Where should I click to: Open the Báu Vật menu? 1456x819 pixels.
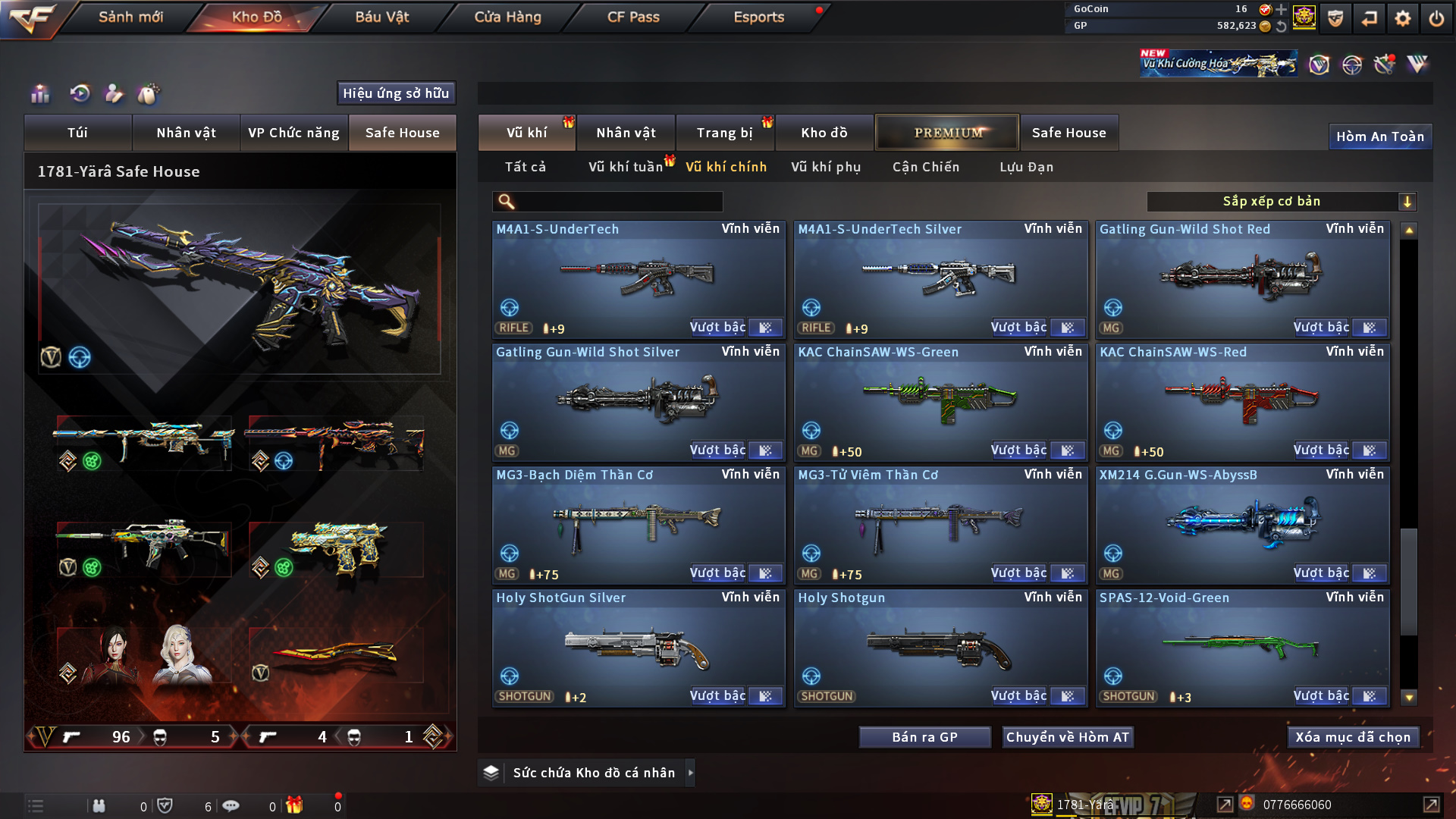pyautogui.click(x=381, y=17)
